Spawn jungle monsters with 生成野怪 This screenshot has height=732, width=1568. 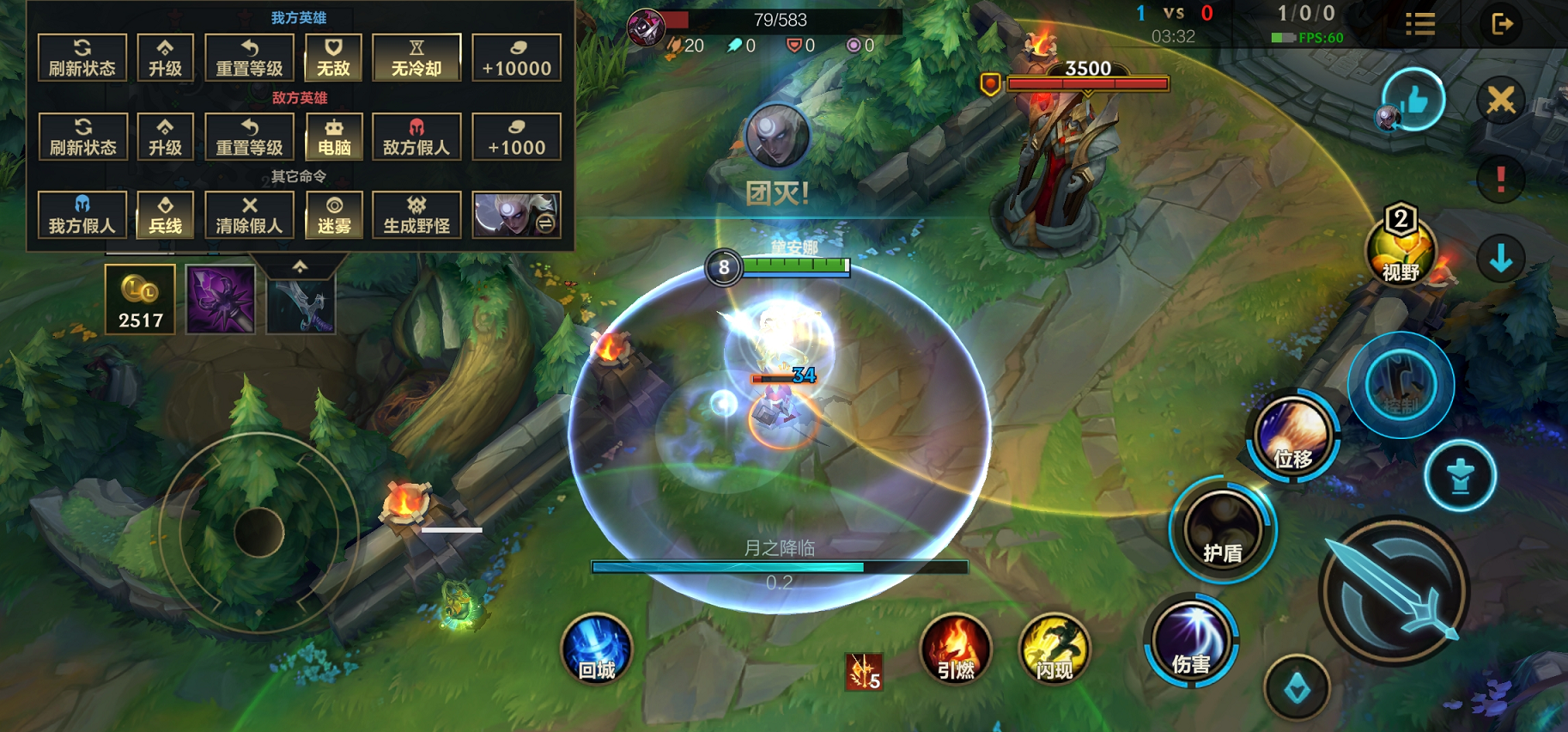416,215
